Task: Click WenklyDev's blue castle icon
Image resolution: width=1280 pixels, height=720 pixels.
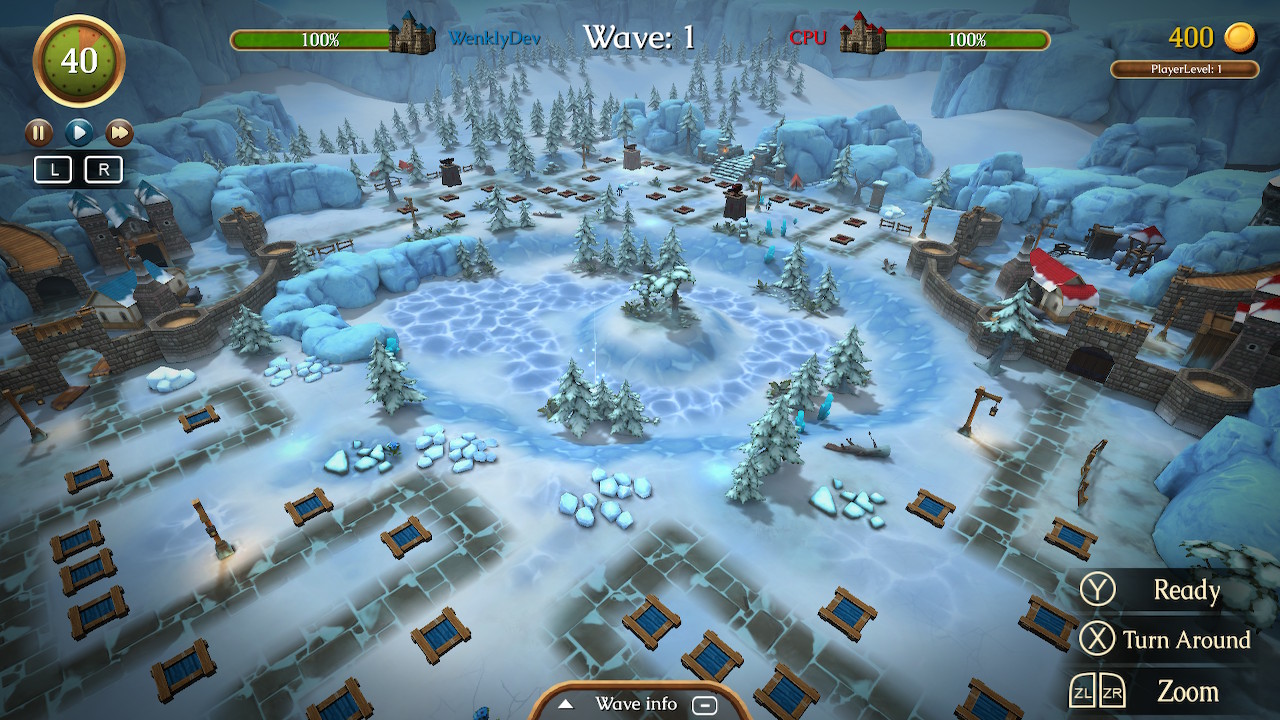Action: coord(411,38)
